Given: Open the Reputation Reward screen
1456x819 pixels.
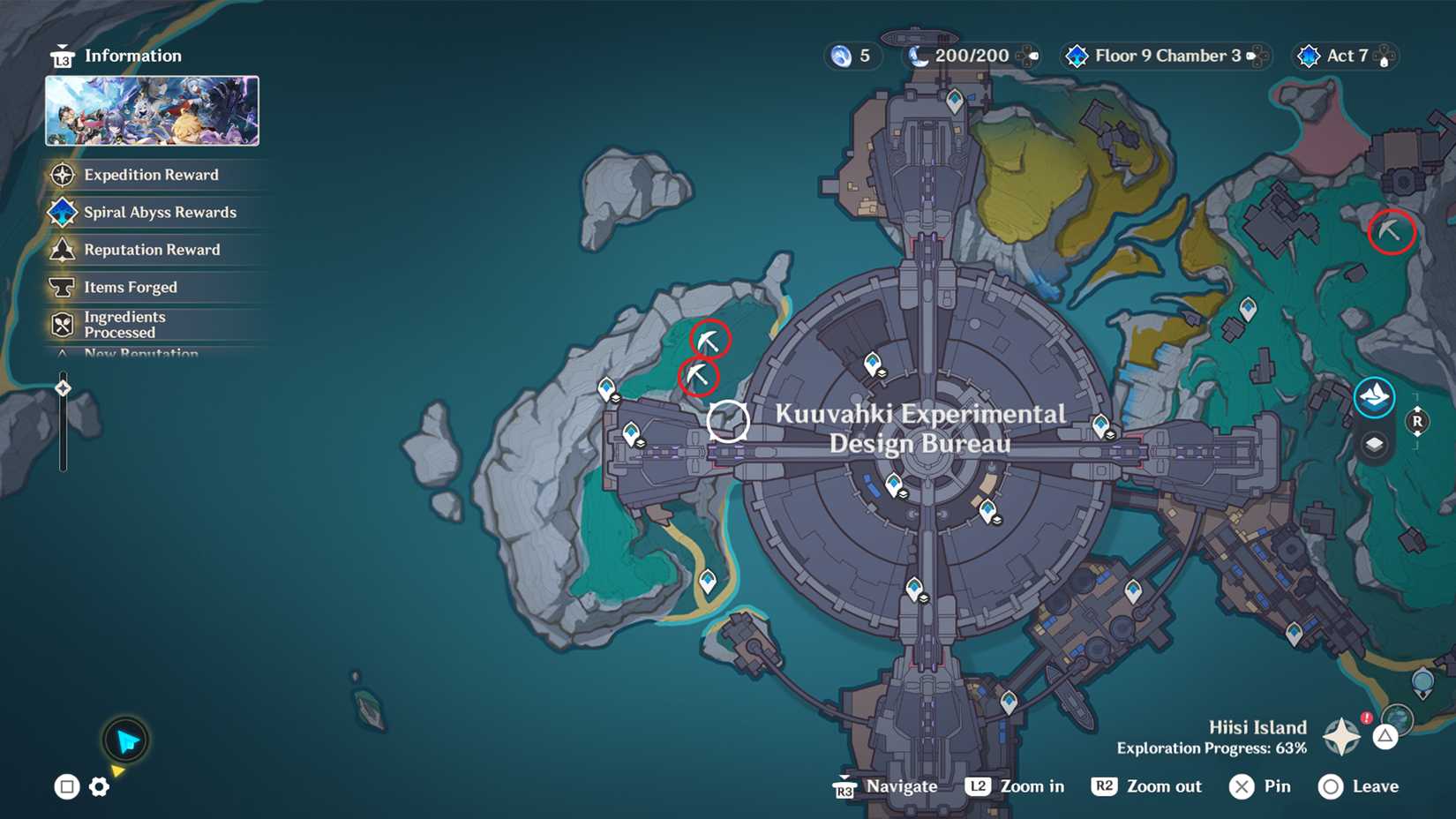Looking at the screenshot, I should 151,250.
